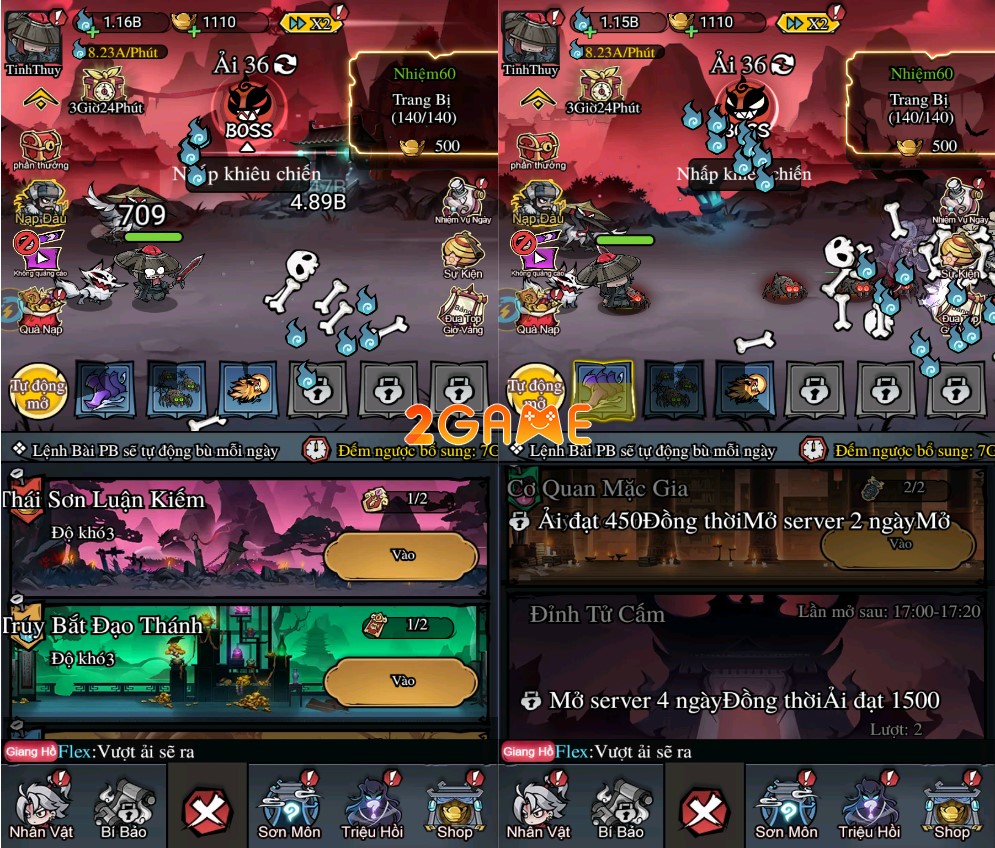Open Bí Bảo tab in right game screen
Viewport: 995px width, 848px height.
tap(622, 807)
